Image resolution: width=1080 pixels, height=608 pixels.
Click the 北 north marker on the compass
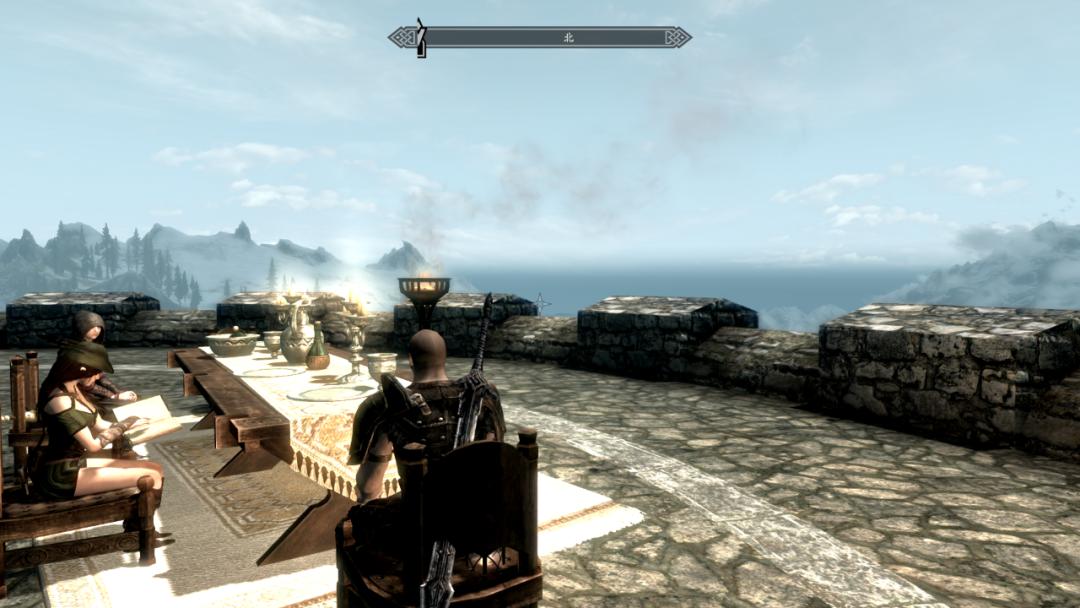(569, 38)
